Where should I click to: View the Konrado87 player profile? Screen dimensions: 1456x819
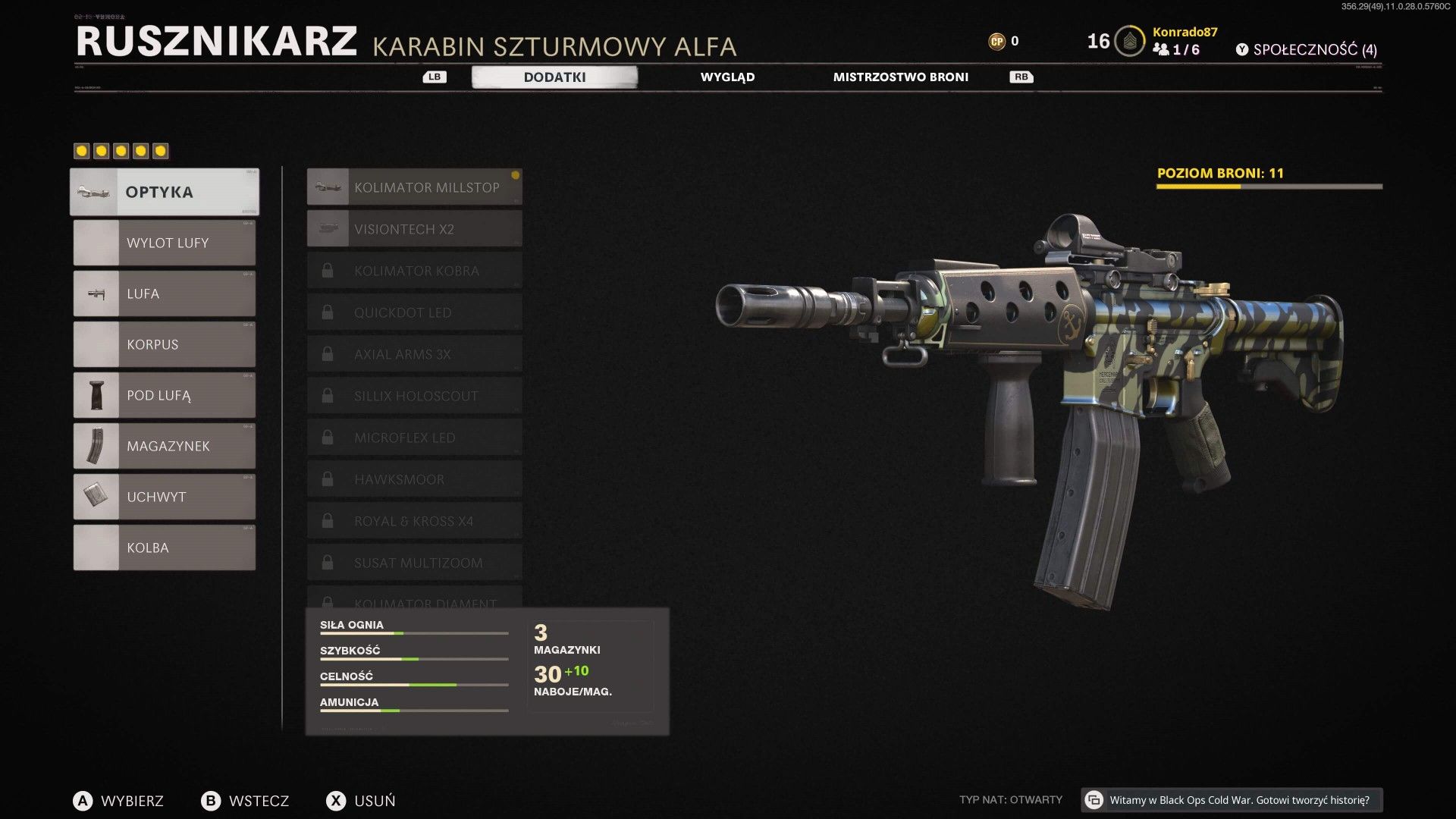coord(1185,33)
